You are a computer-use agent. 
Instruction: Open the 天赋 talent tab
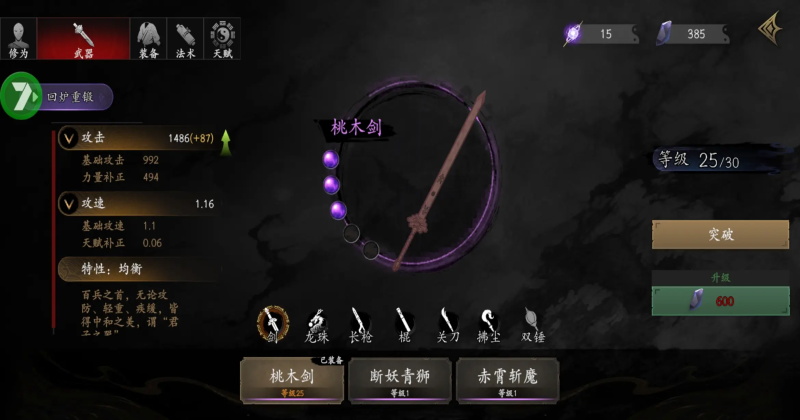pyautogui.click(x=222, y=38)
